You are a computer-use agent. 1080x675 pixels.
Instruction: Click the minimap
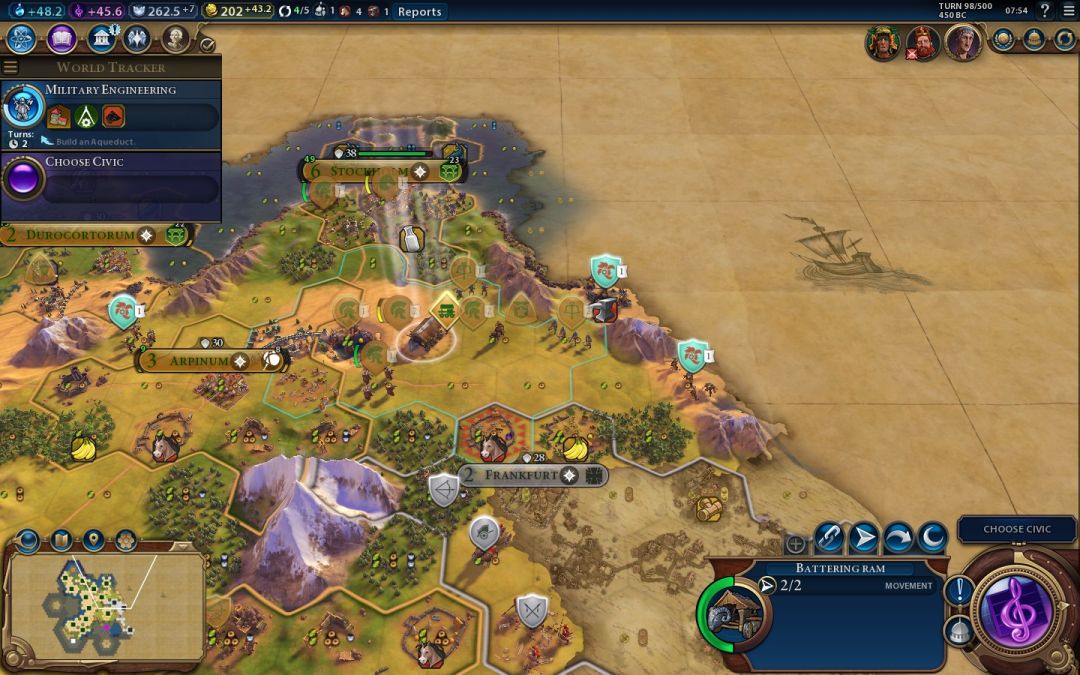[x=105, y=604]
